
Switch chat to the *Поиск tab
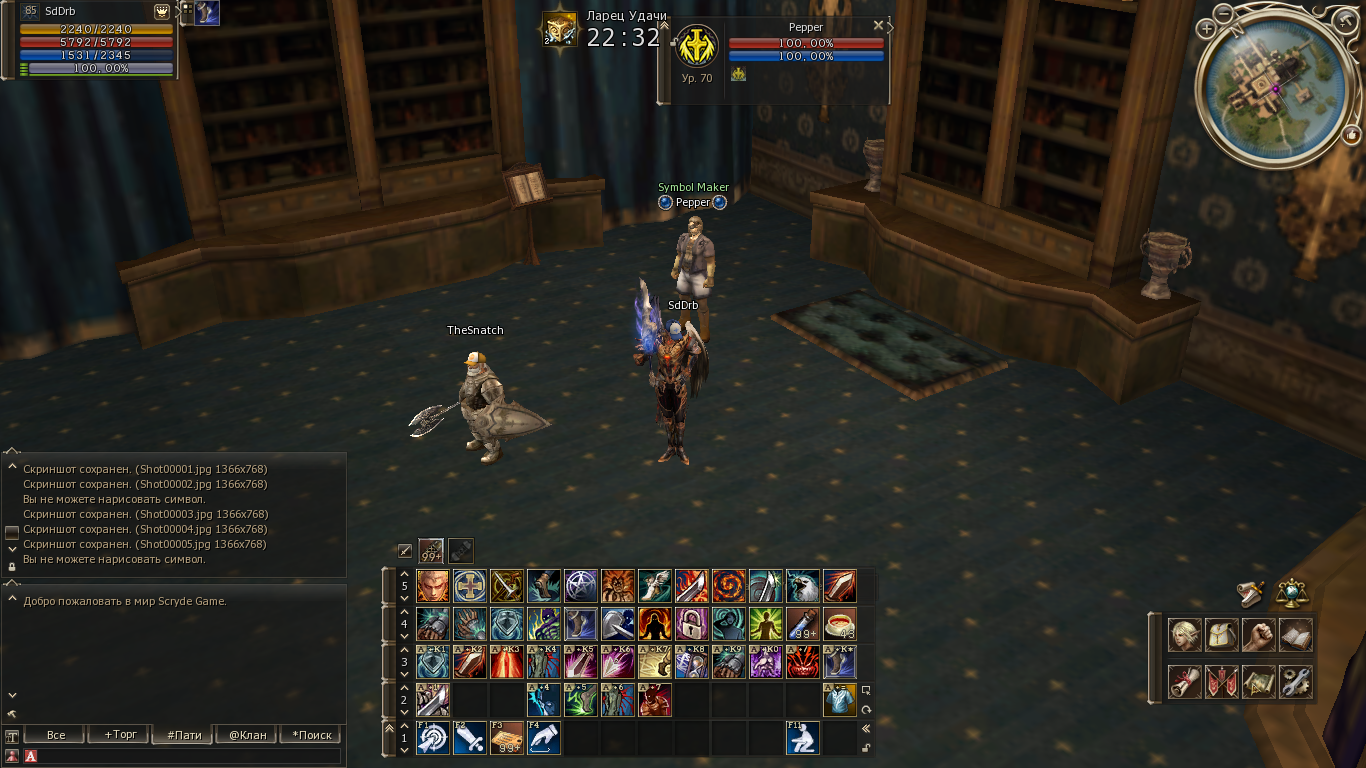point(311,735)
